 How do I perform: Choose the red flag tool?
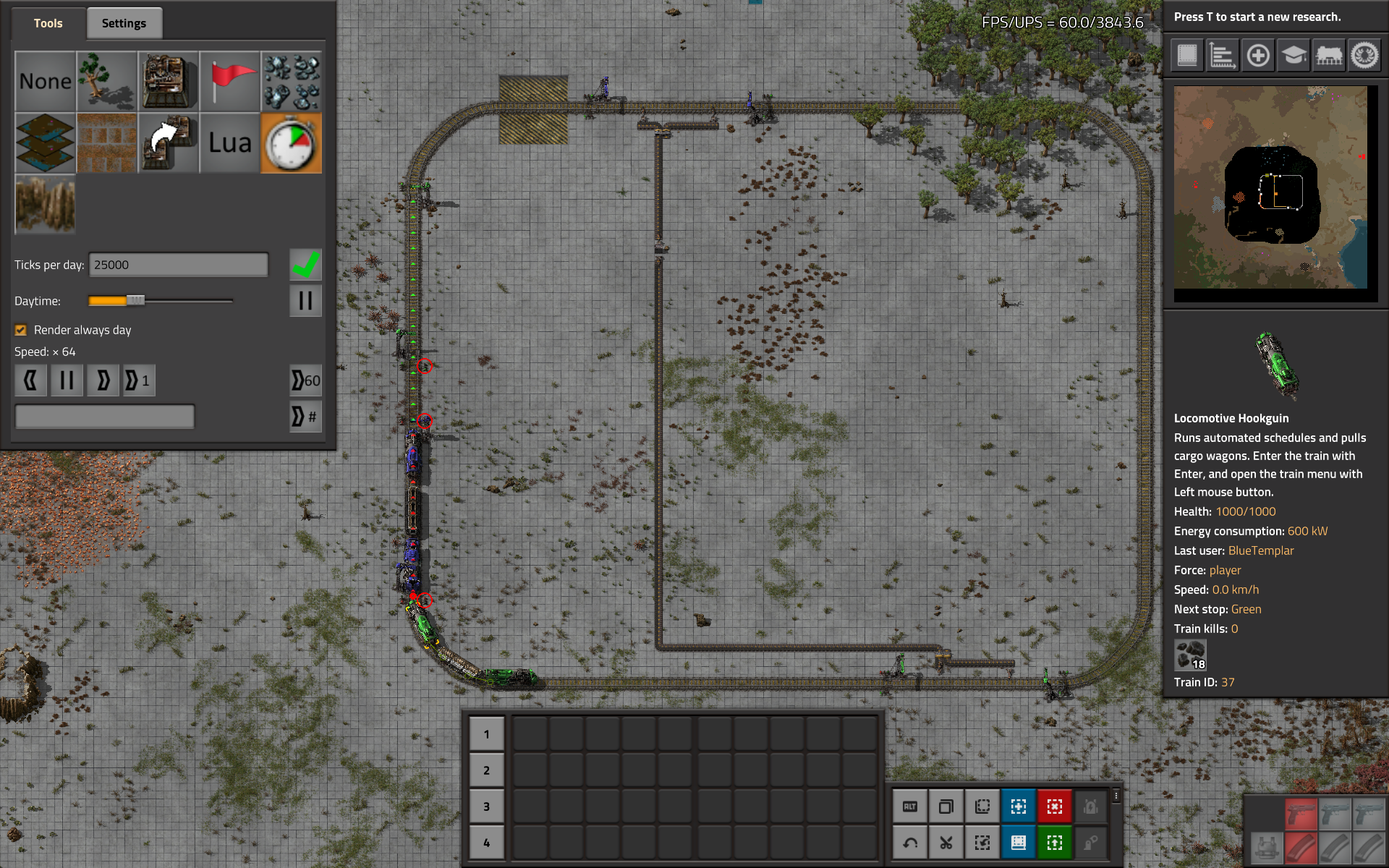[230, 81]
